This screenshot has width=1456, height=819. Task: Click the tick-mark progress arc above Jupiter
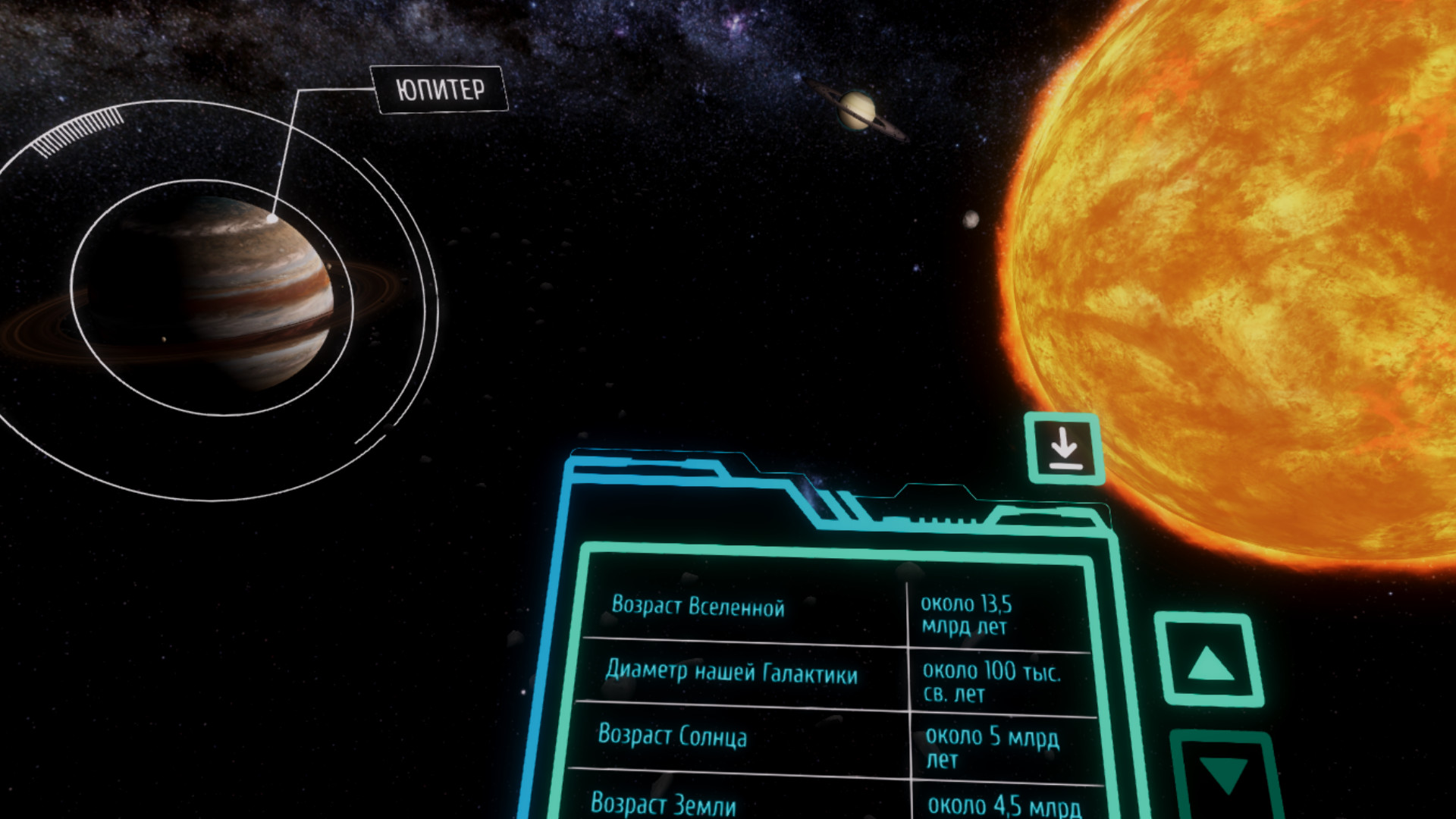76,129
